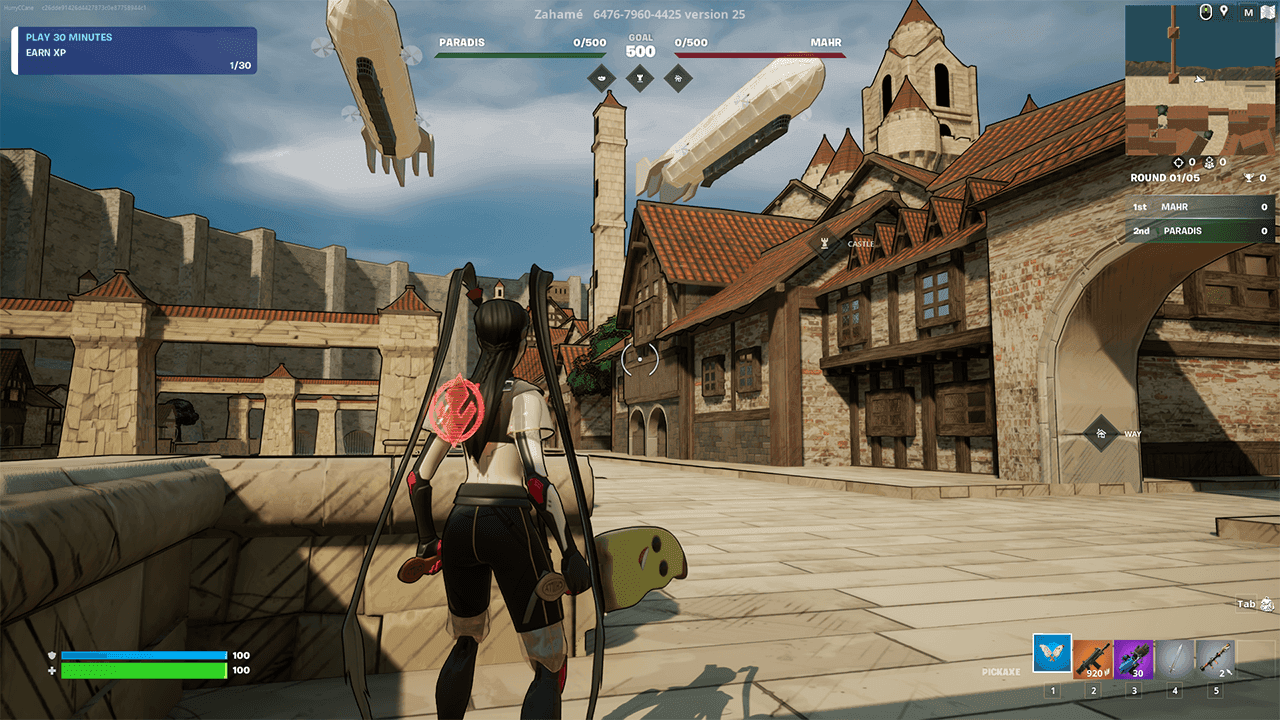Viewport: 1280px width, 720px height.
Task: Click the right diamond objective icon under Goal
Action: (x=678, y=77)
